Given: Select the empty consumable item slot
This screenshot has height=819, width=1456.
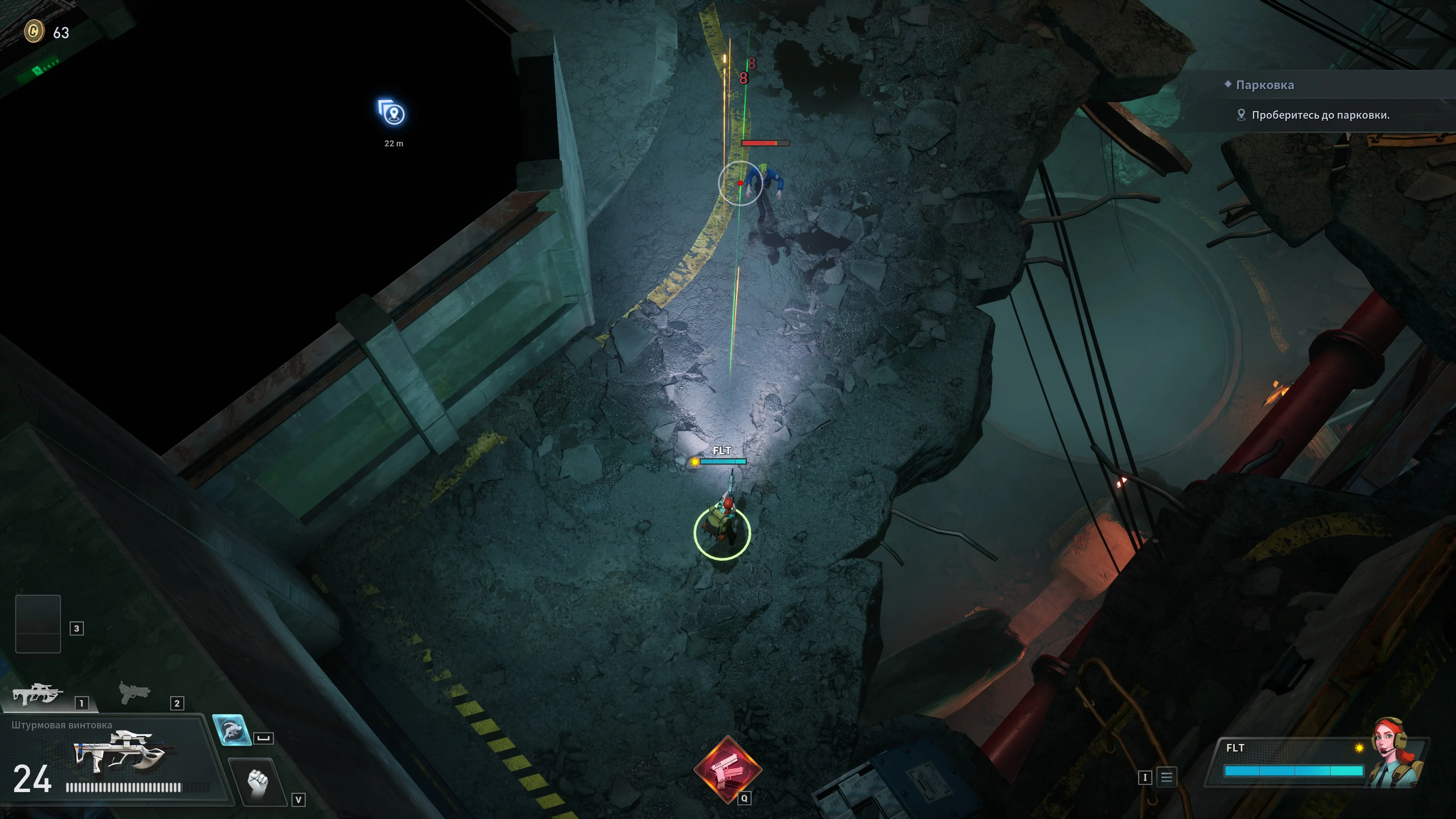Looking at the screenshot, I should 38,623.
